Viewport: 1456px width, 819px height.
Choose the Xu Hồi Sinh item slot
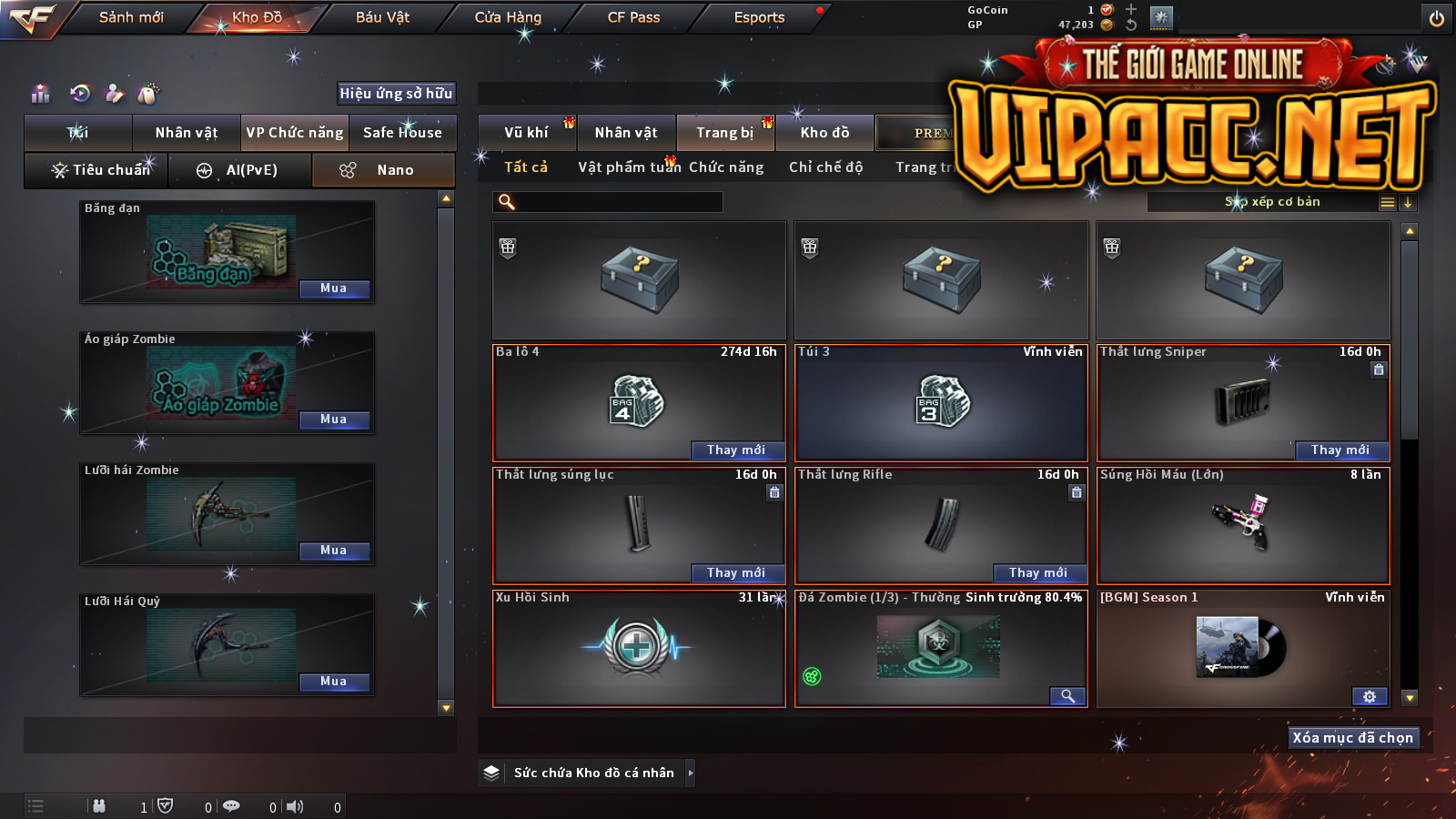tap(639, 649)
